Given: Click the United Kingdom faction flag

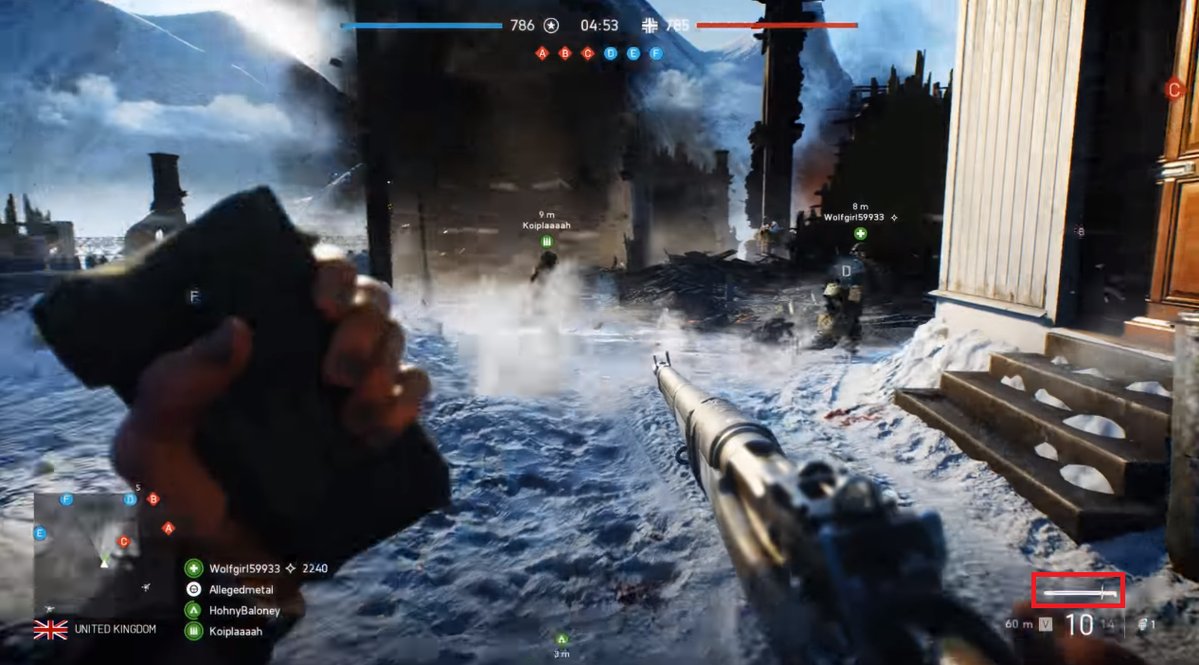Looking at the screenshot, I should coord(50,629).
